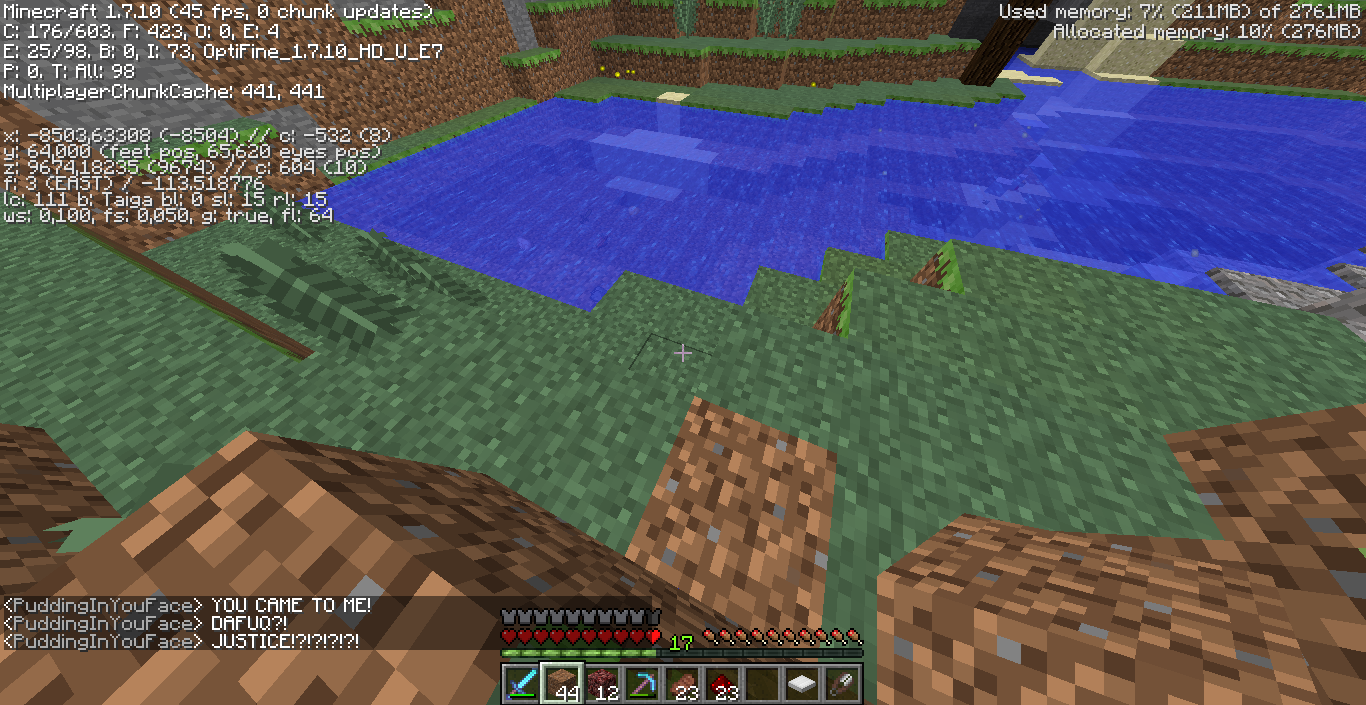Choose the dirt block stack of 44
This screenshot has height=705, width=1366.
[x=561, y=683]
